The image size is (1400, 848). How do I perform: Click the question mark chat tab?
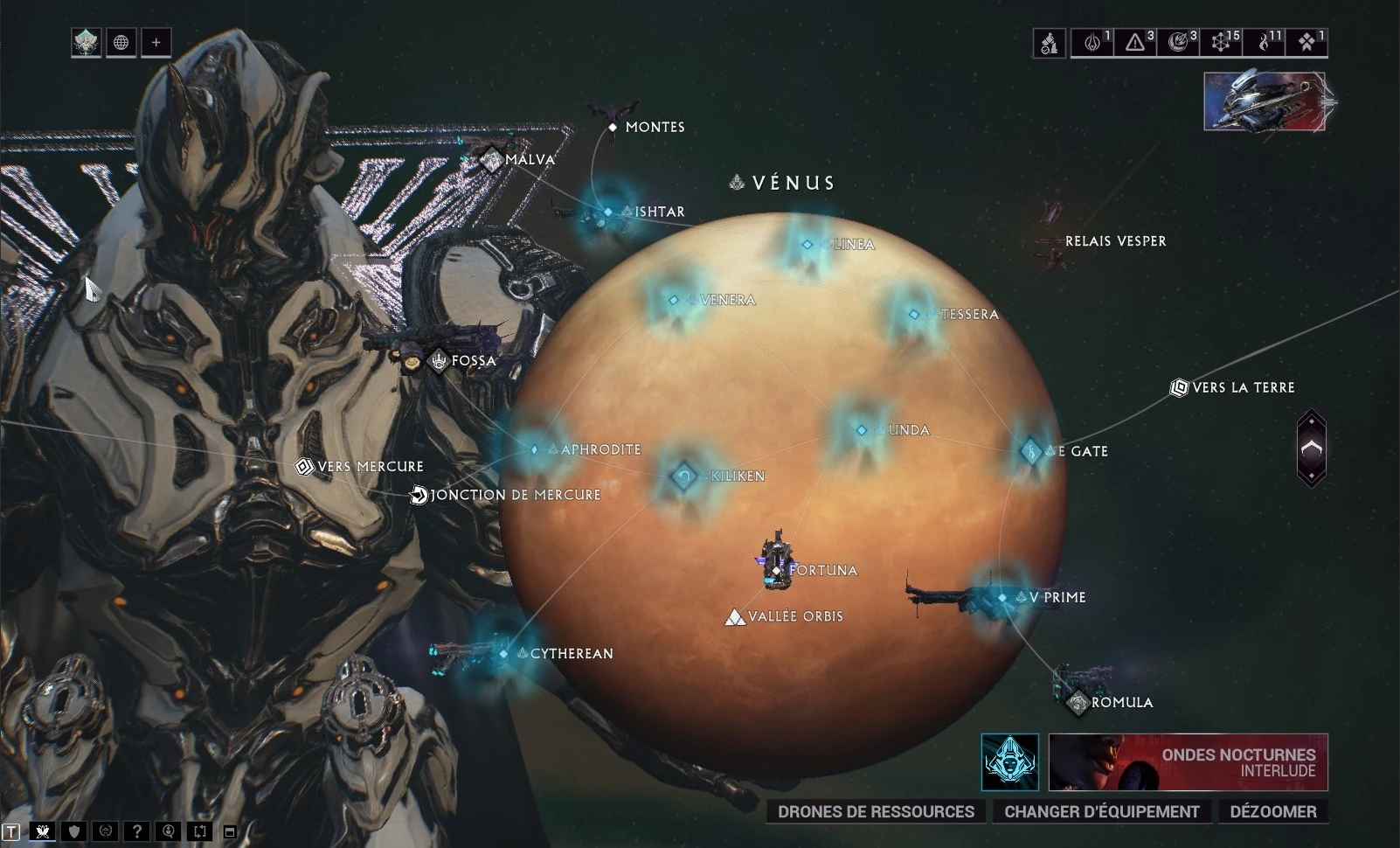136,831
